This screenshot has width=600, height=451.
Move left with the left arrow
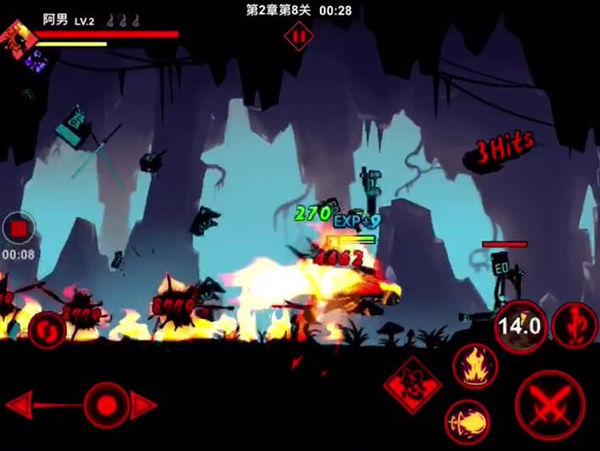coord(22,406)
